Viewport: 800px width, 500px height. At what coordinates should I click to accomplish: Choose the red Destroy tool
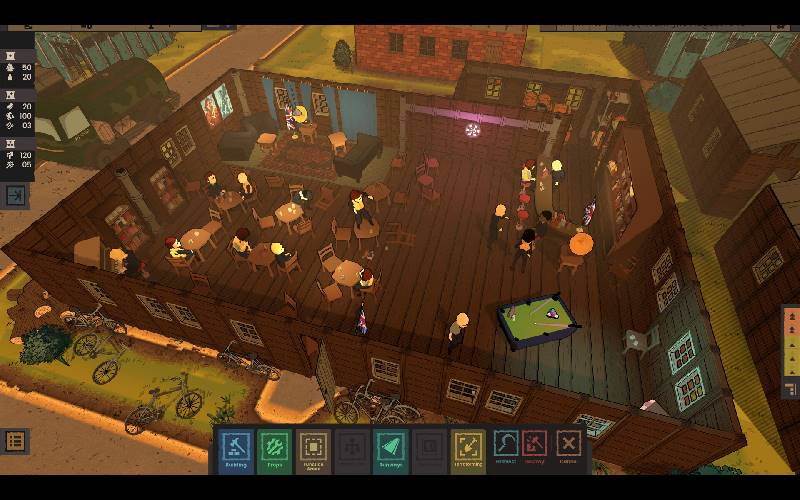pos(535,447)
